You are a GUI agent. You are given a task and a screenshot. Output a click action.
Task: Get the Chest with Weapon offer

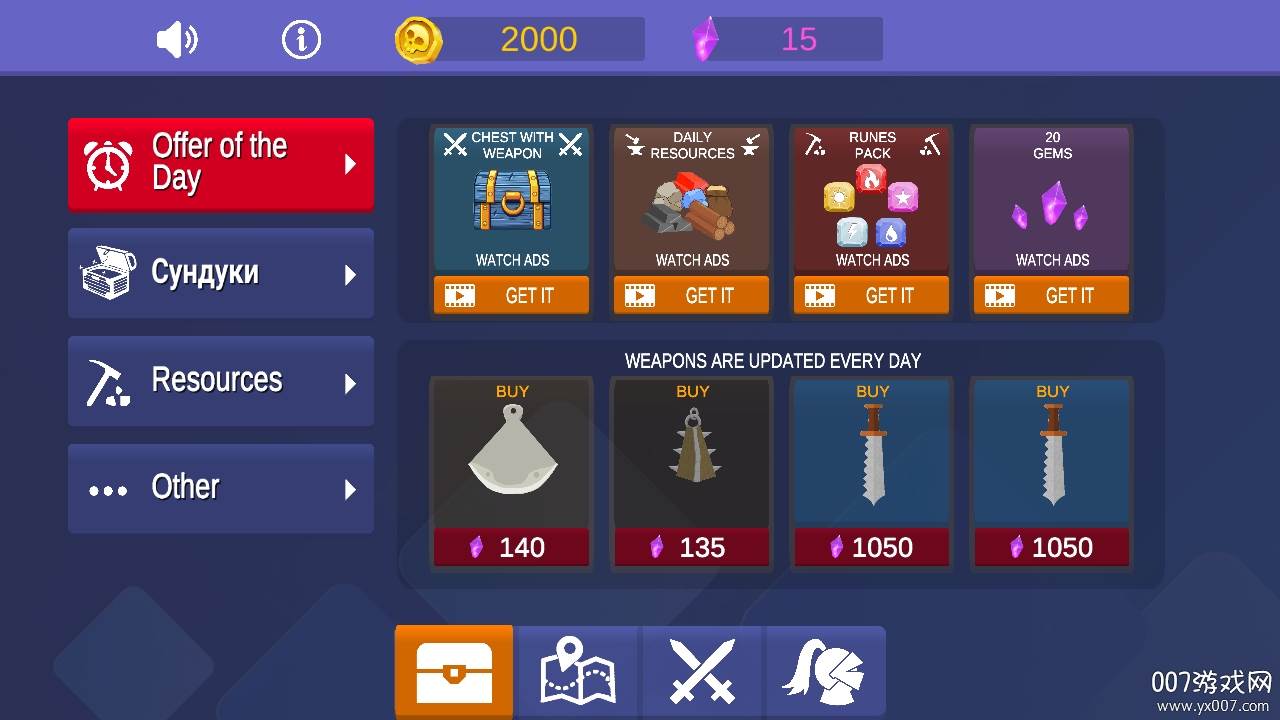[x=512, y=295]
